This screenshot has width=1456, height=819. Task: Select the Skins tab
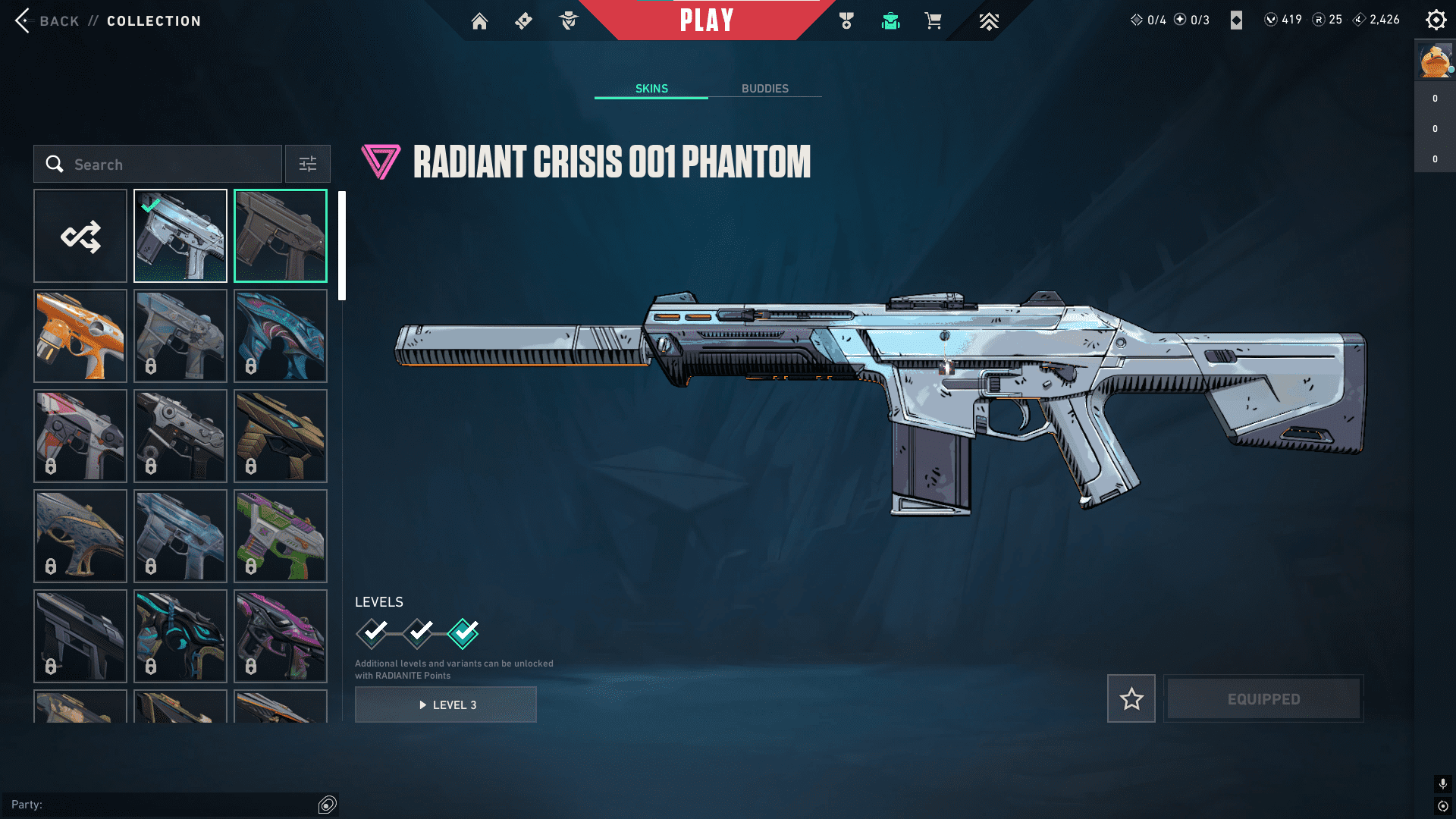[651, 89]
